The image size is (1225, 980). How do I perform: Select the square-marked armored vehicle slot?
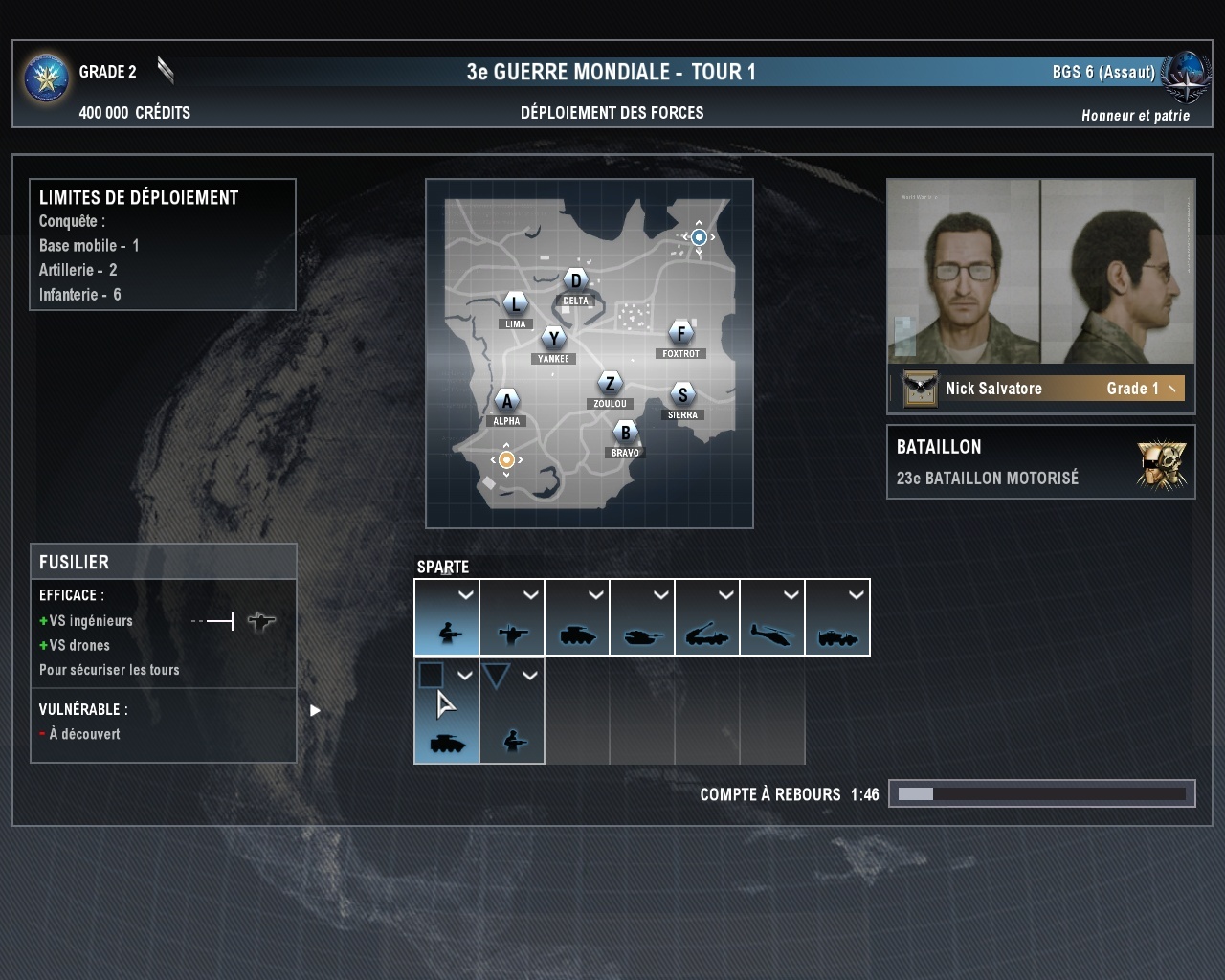tap(447, 712)
